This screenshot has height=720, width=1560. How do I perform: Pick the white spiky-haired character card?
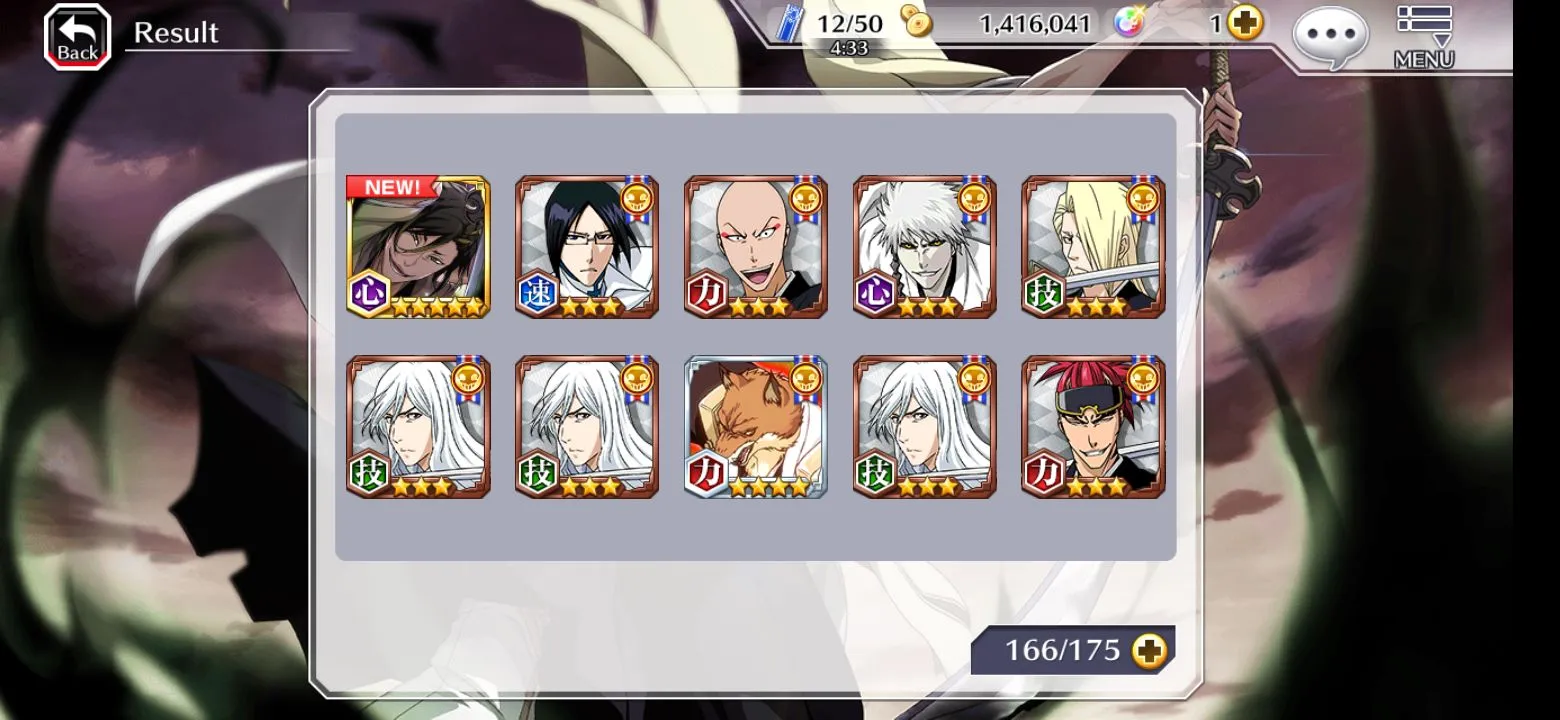[x=924, y=247]
